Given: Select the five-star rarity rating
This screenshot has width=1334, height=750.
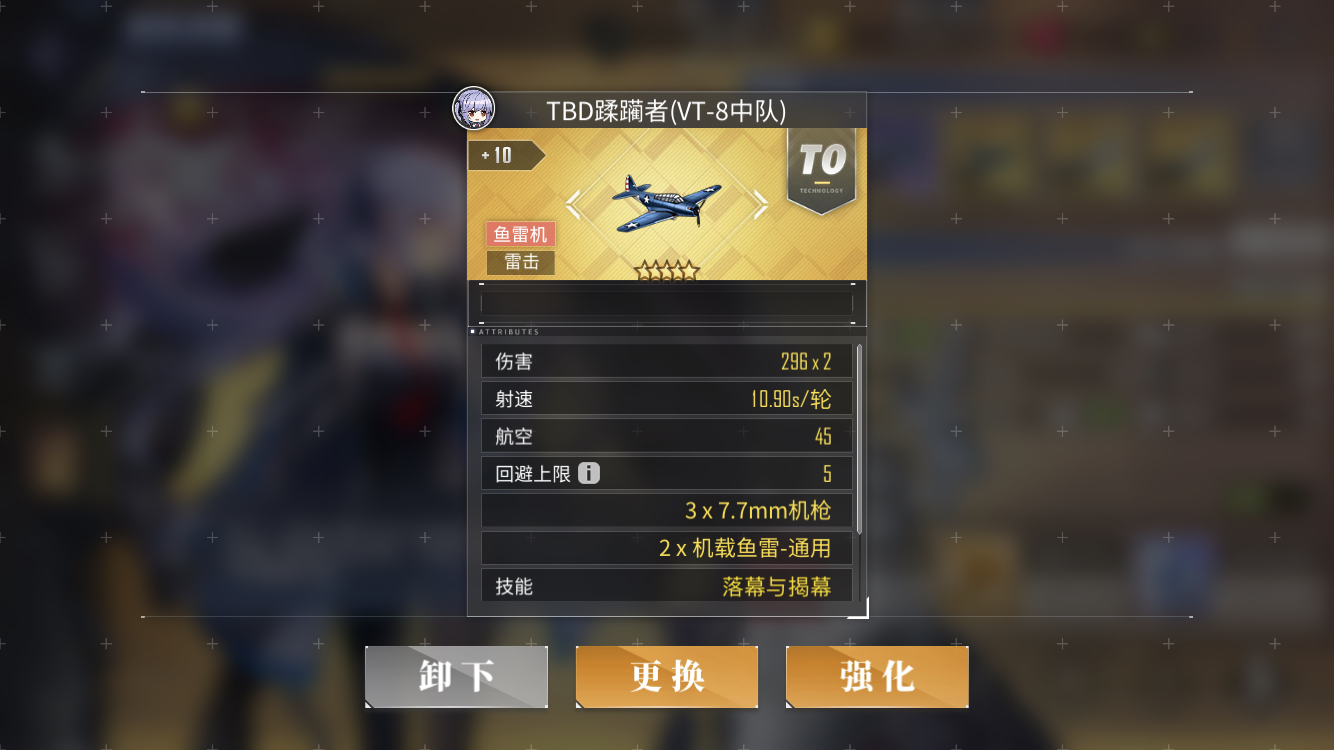Looking at the screenshot, I should (x=667, y=266).
